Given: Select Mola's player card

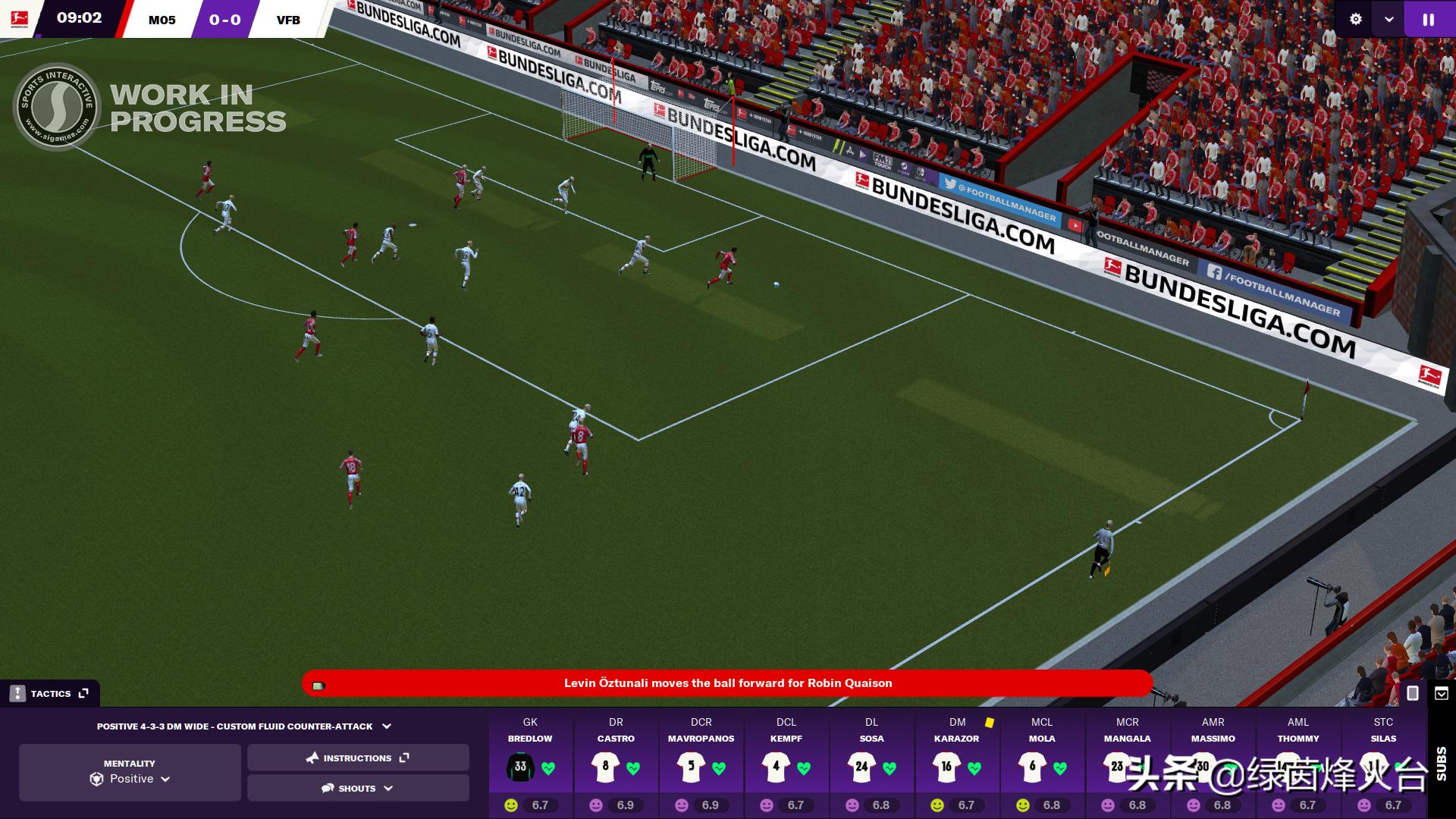Looking at the screenshot, I should click(1042, 762).
